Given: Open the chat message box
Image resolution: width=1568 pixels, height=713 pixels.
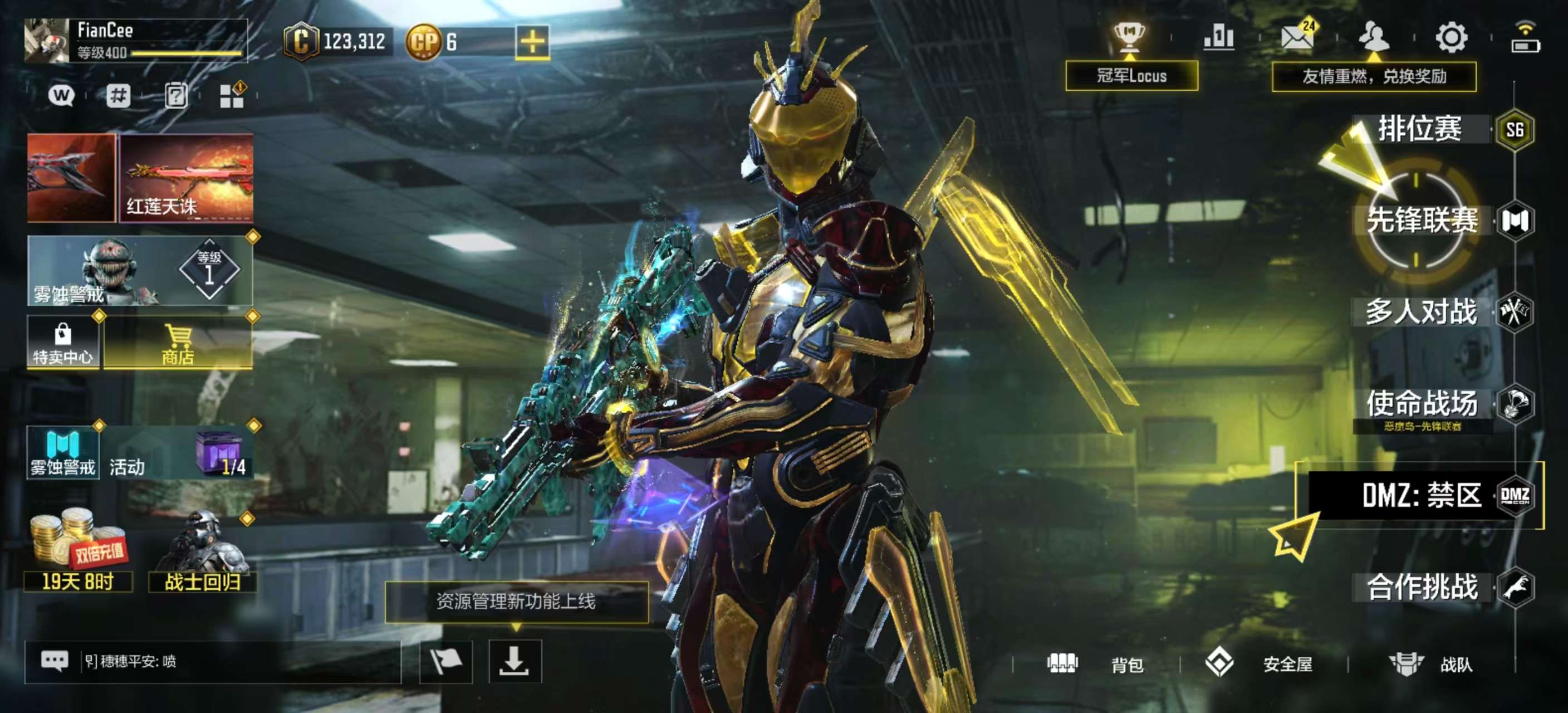Looking at the screenshot, I should (213, 661).
